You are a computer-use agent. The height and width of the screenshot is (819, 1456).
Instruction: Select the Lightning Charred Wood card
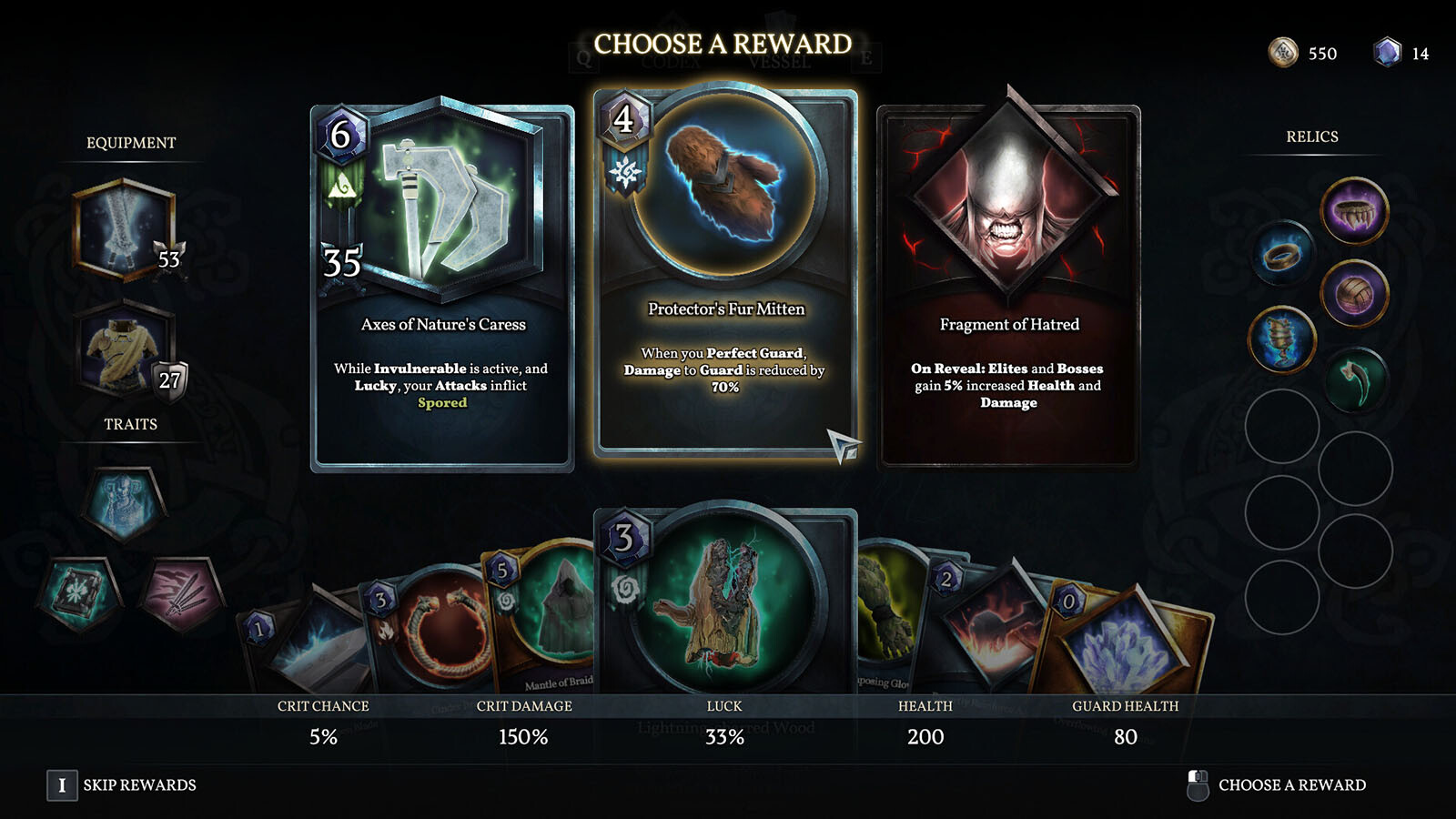point(725,601)
